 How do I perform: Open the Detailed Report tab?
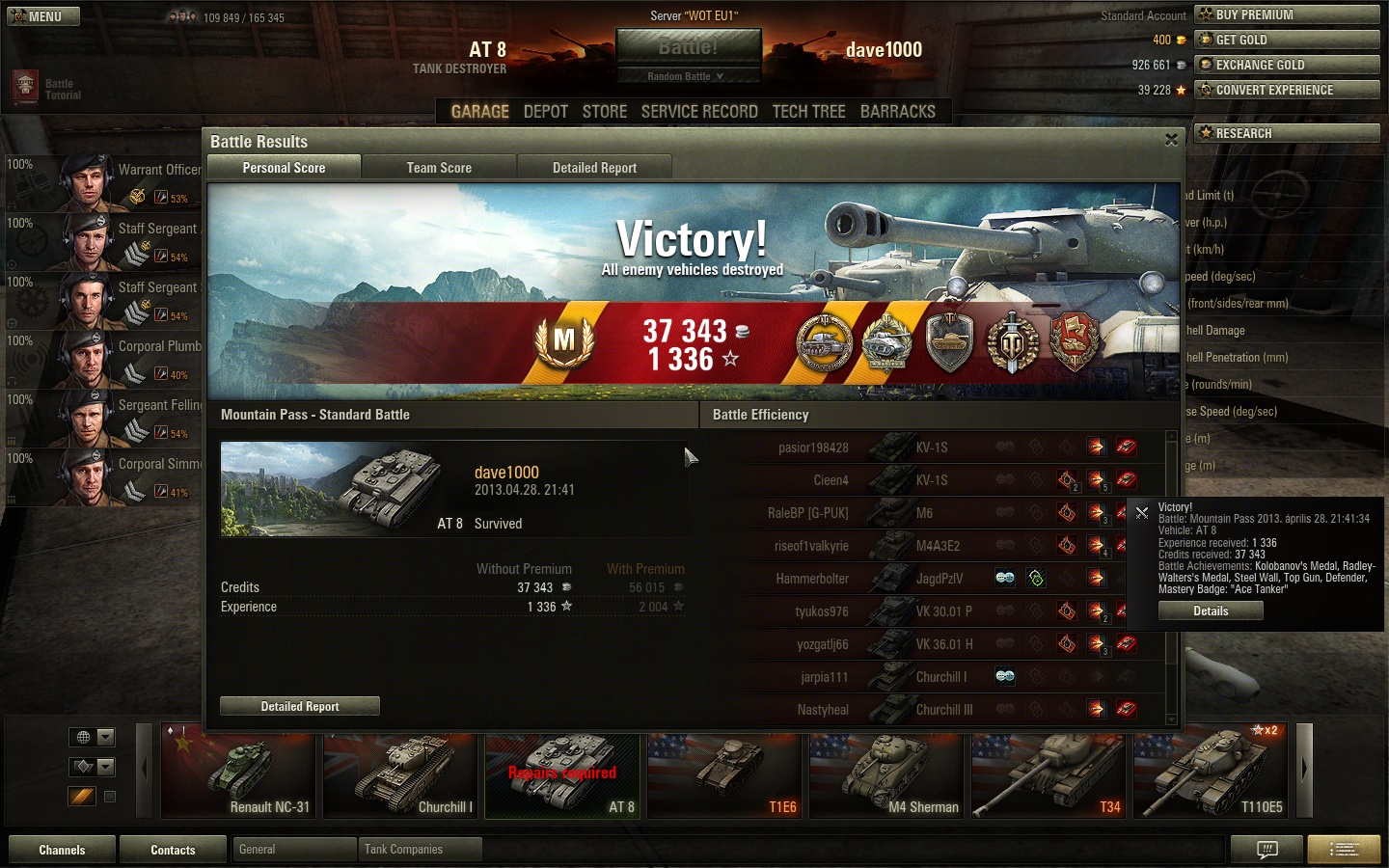(x=594, y=168)
